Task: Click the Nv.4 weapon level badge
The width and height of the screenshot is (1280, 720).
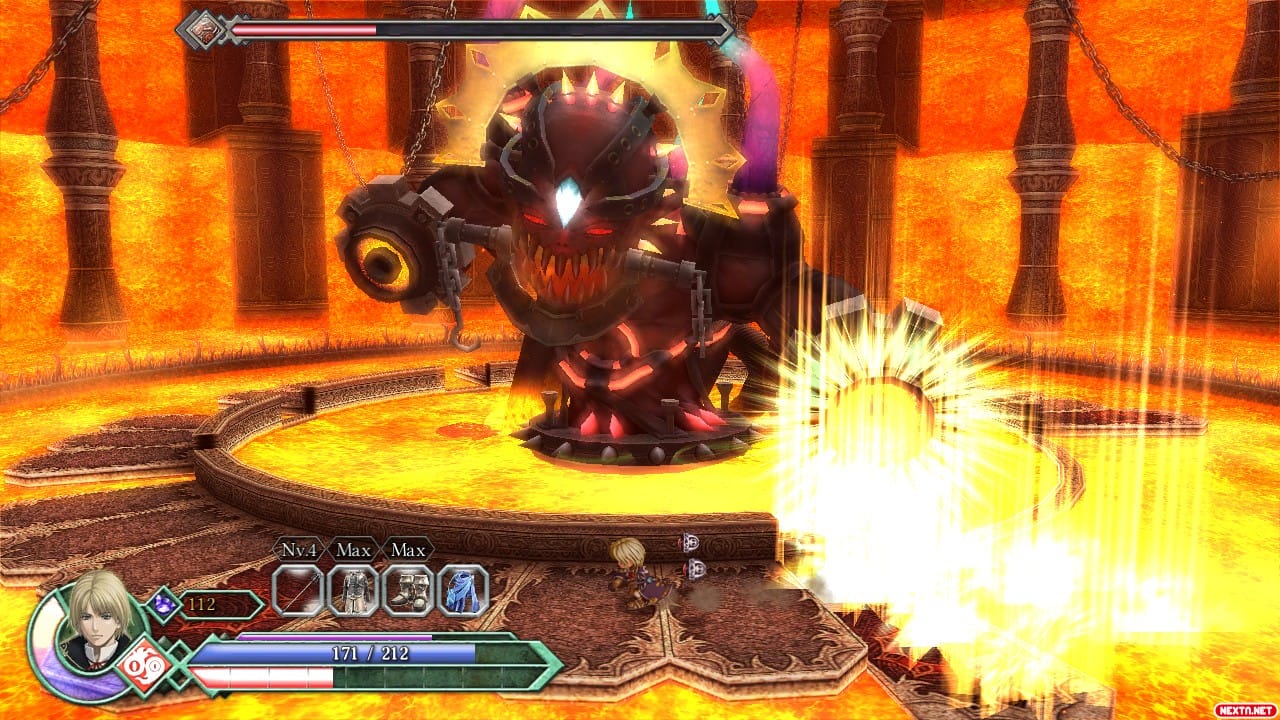Action: [x=298, y=550]
